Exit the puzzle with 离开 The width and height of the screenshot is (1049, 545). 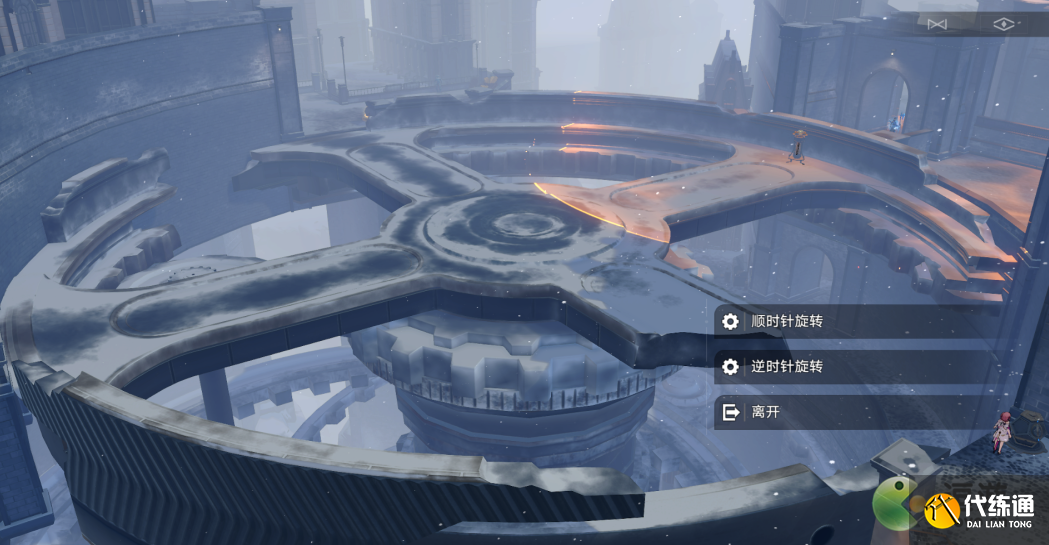[765, 411]
